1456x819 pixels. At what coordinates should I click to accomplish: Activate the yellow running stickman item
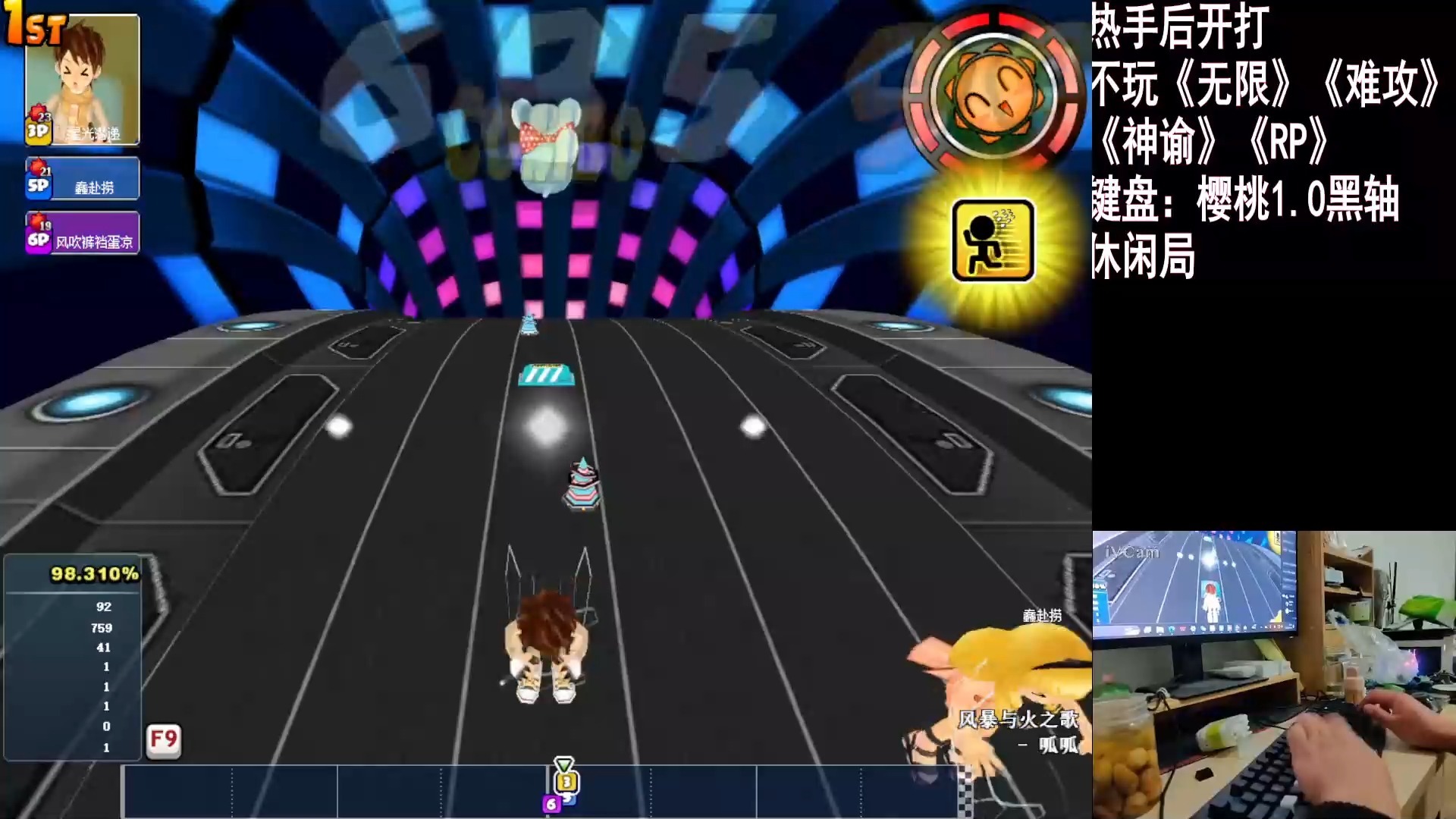click(993, 240)
